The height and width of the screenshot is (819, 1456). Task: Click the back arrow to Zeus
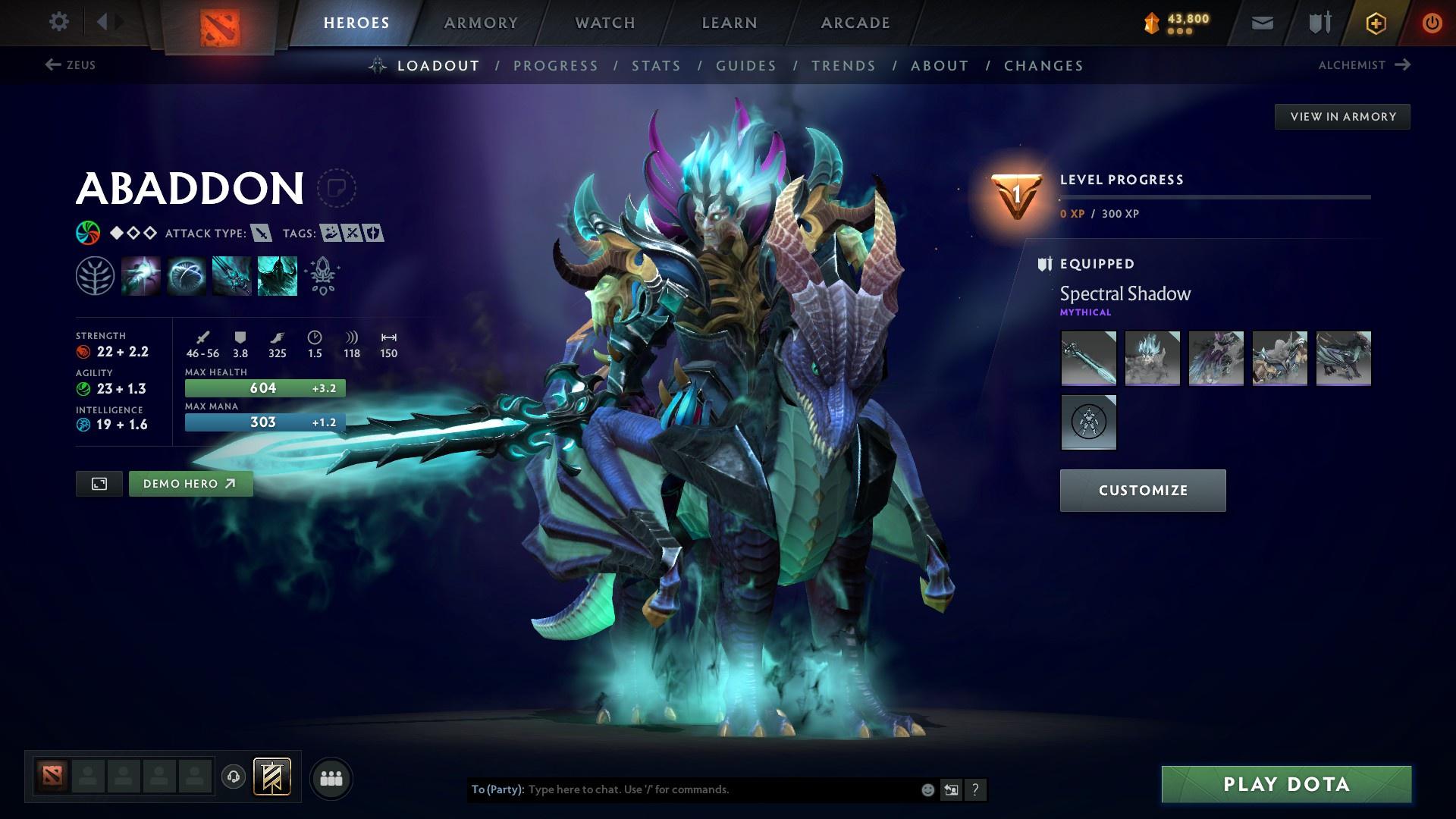[x=52, y=65]
